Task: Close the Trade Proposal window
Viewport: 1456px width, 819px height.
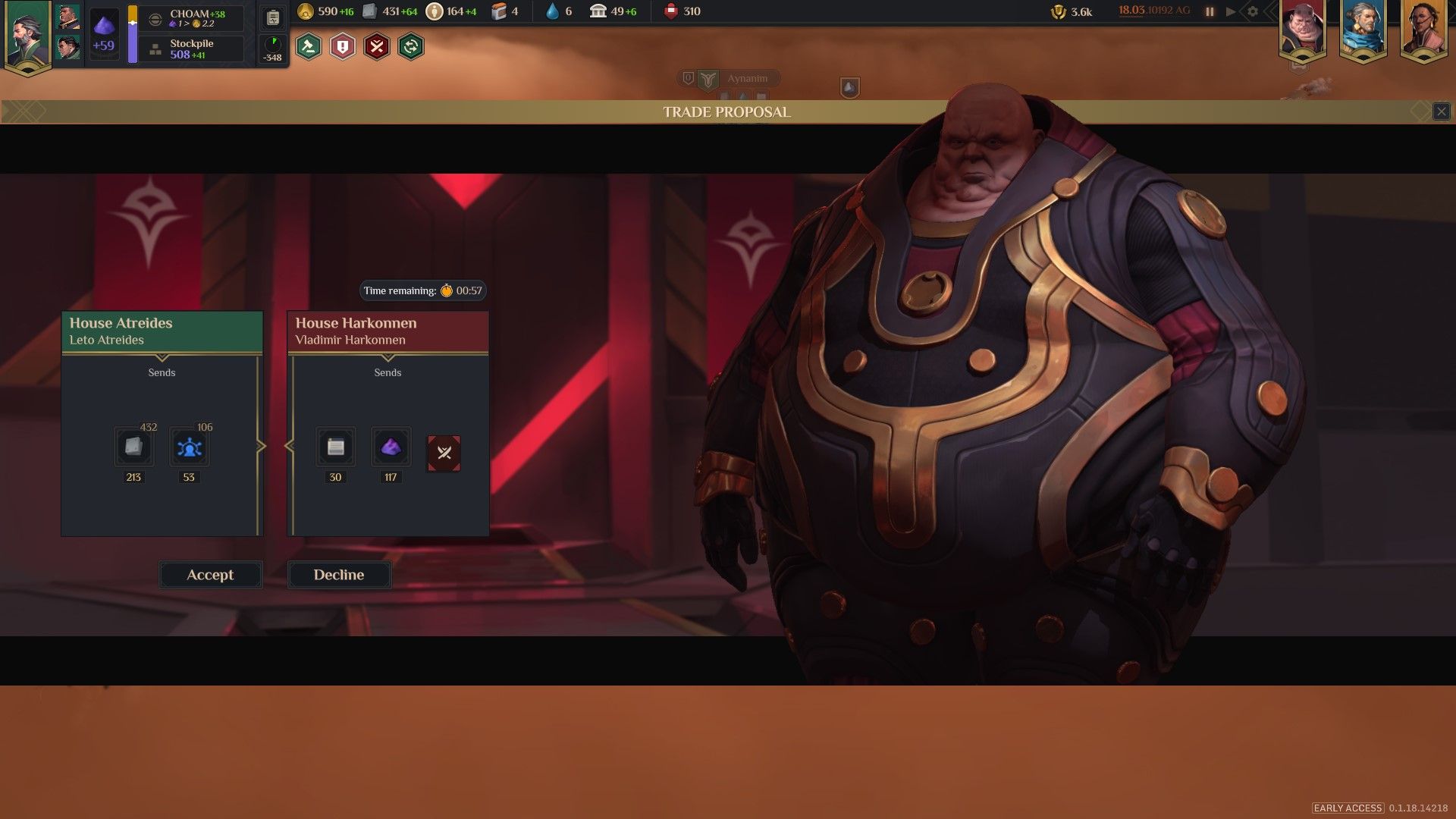Action: point(1441,112)
